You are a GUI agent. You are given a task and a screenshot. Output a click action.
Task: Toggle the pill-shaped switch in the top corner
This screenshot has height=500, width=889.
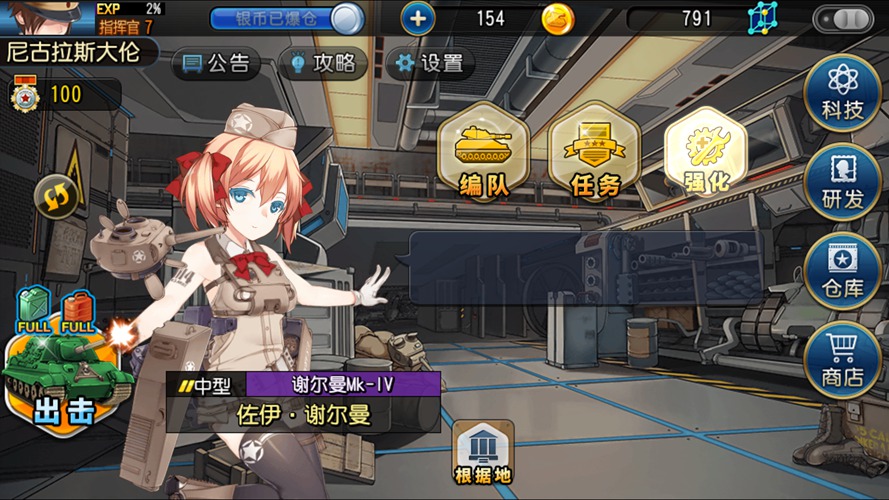pos(843,18)
